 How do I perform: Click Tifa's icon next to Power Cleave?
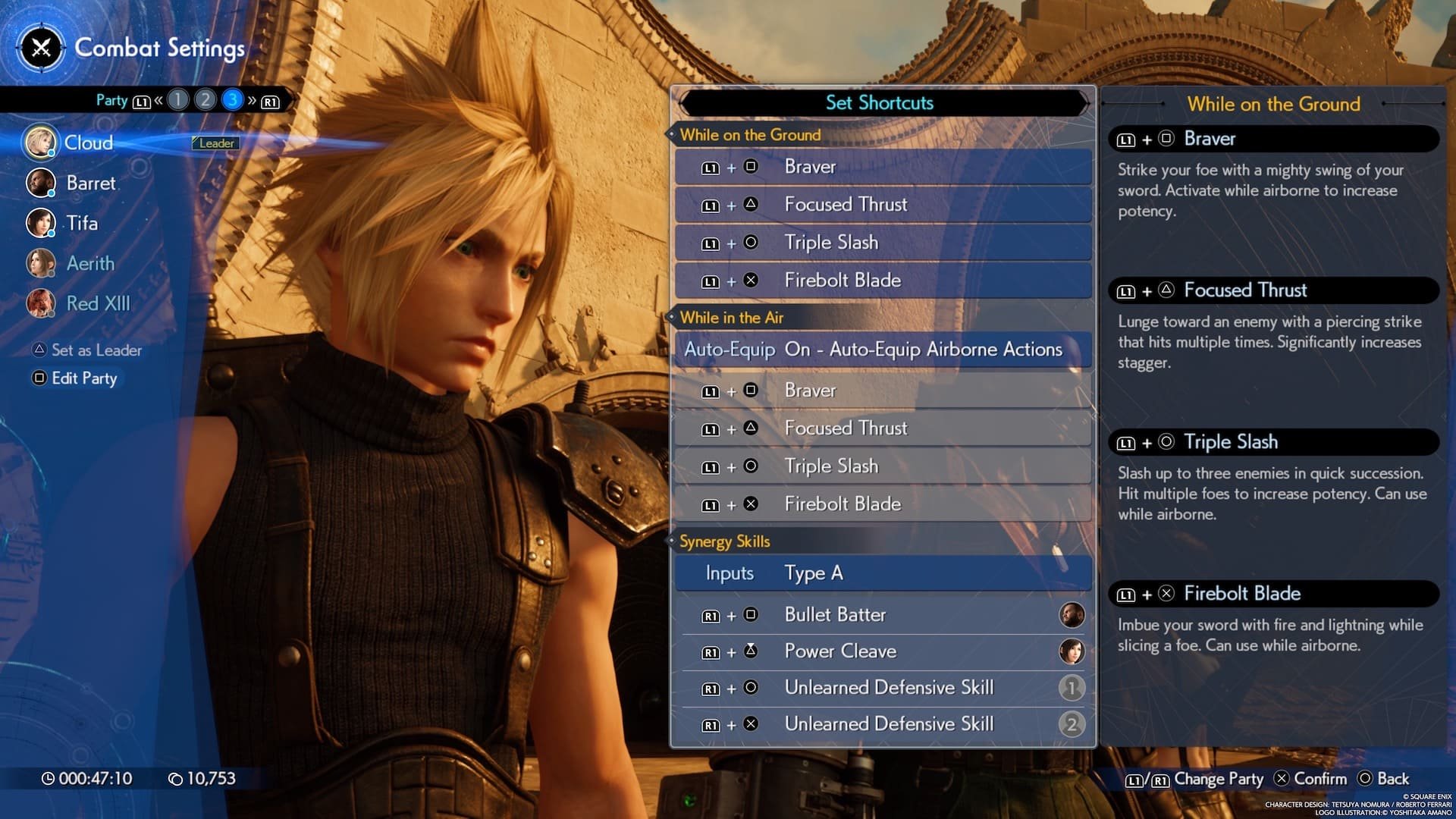click(1072, 651)
